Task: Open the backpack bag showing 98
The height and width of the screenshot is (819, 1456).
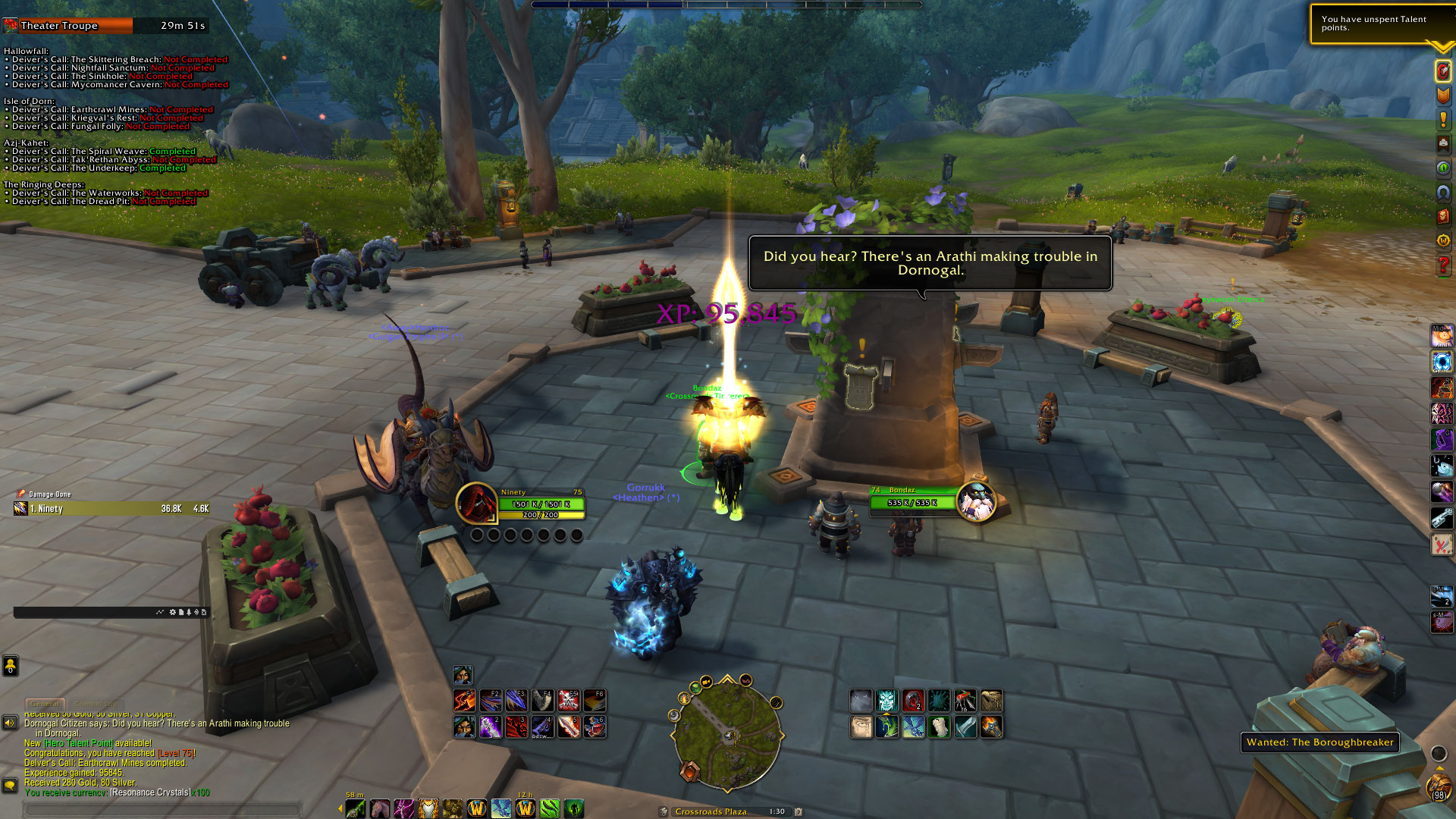Action: click(x=1438, y=787)
